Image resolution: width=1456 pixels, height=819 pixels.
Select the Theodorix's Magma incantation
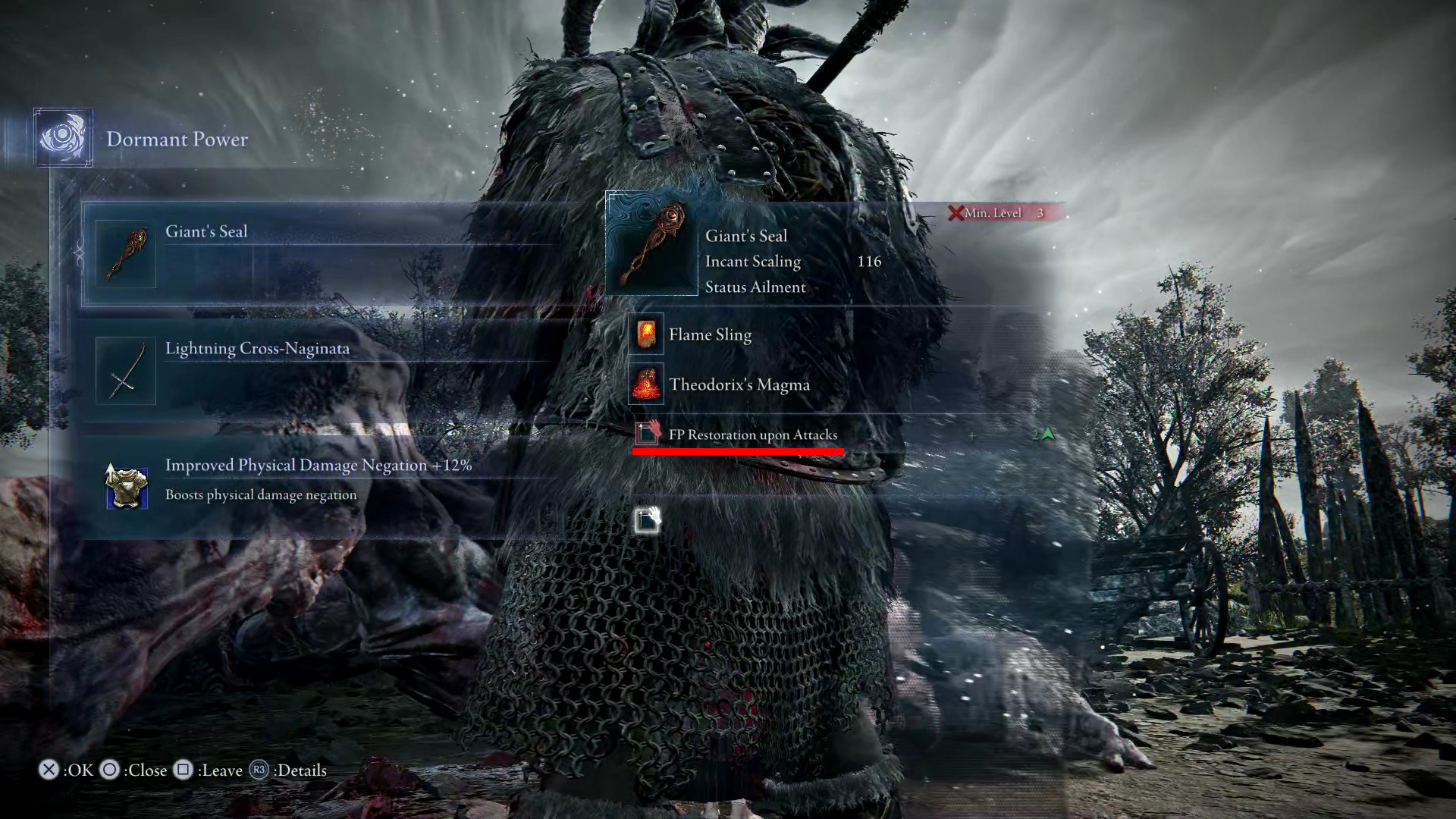coord(739,384)
